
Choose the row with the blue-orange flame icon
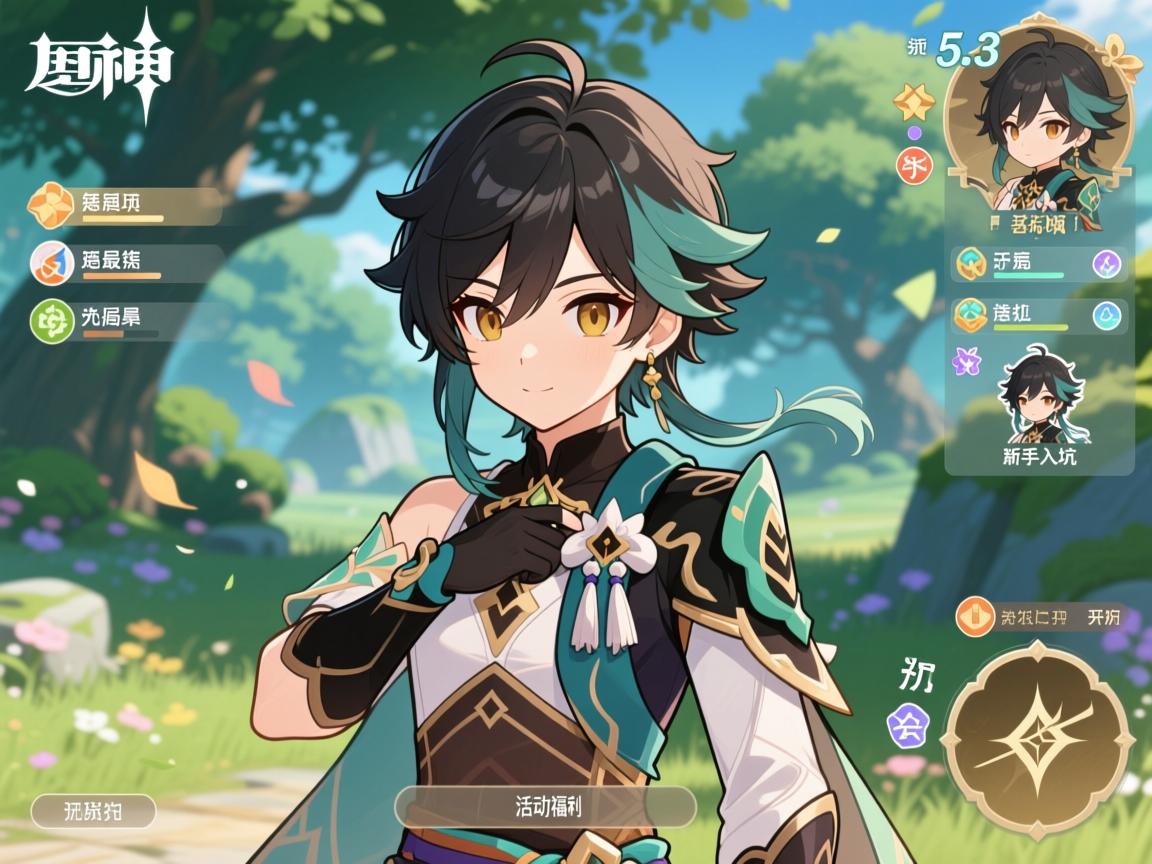[x=124, y=263]
